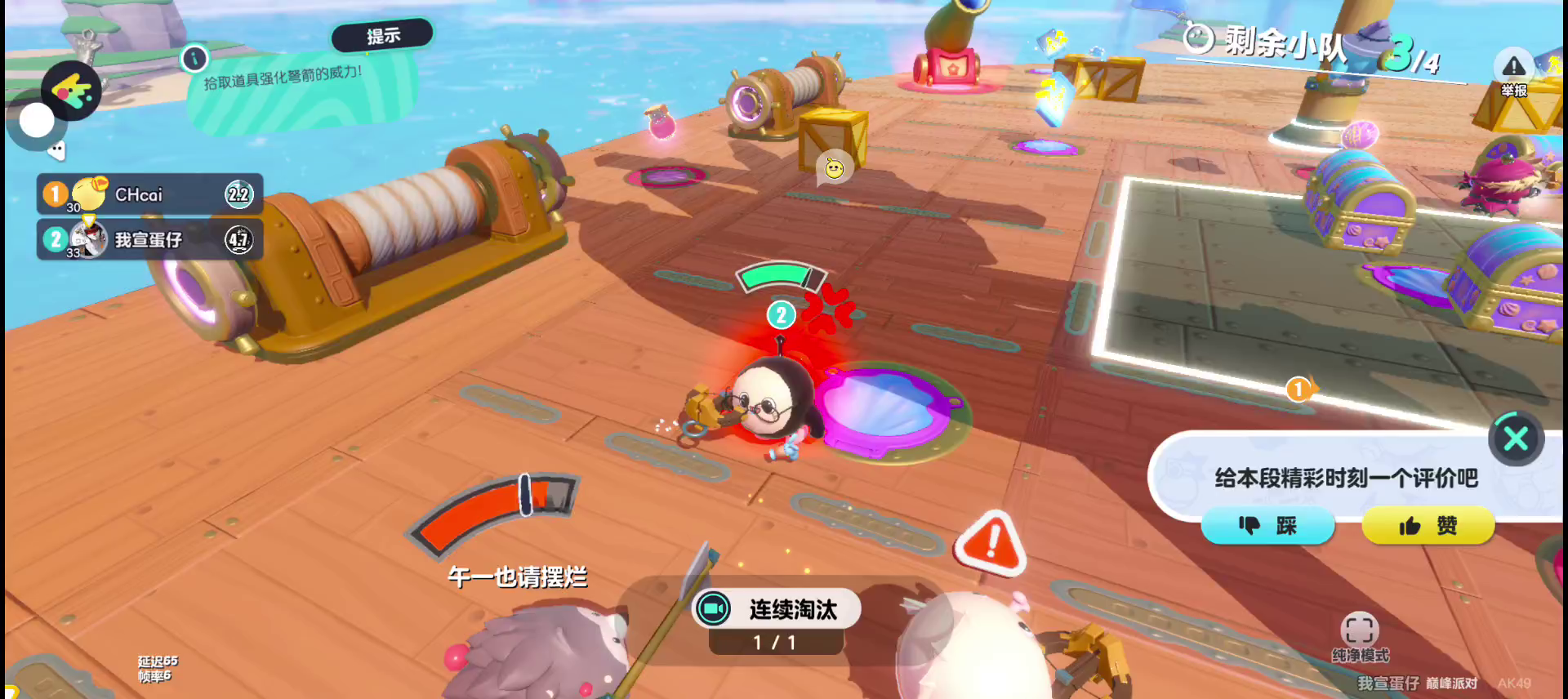The height and width of the screenshot is (699, 1568).
Task: Tap the 连续淘汰 replay camera button
Action: (x=714, y=609)
